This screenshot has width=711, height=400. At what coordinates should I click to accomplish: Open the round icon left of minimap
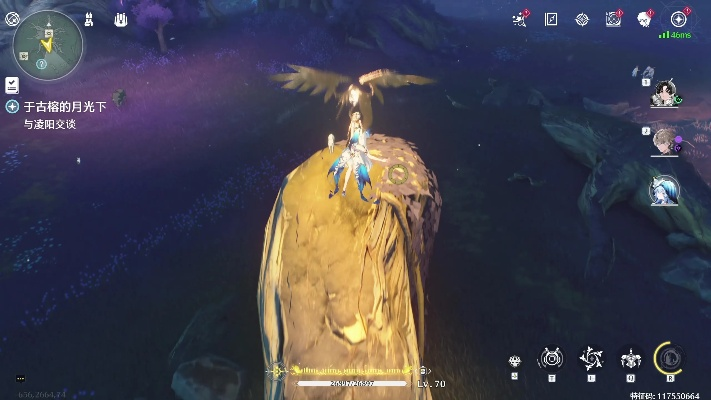pyautogui.click(x=12, y=18)
